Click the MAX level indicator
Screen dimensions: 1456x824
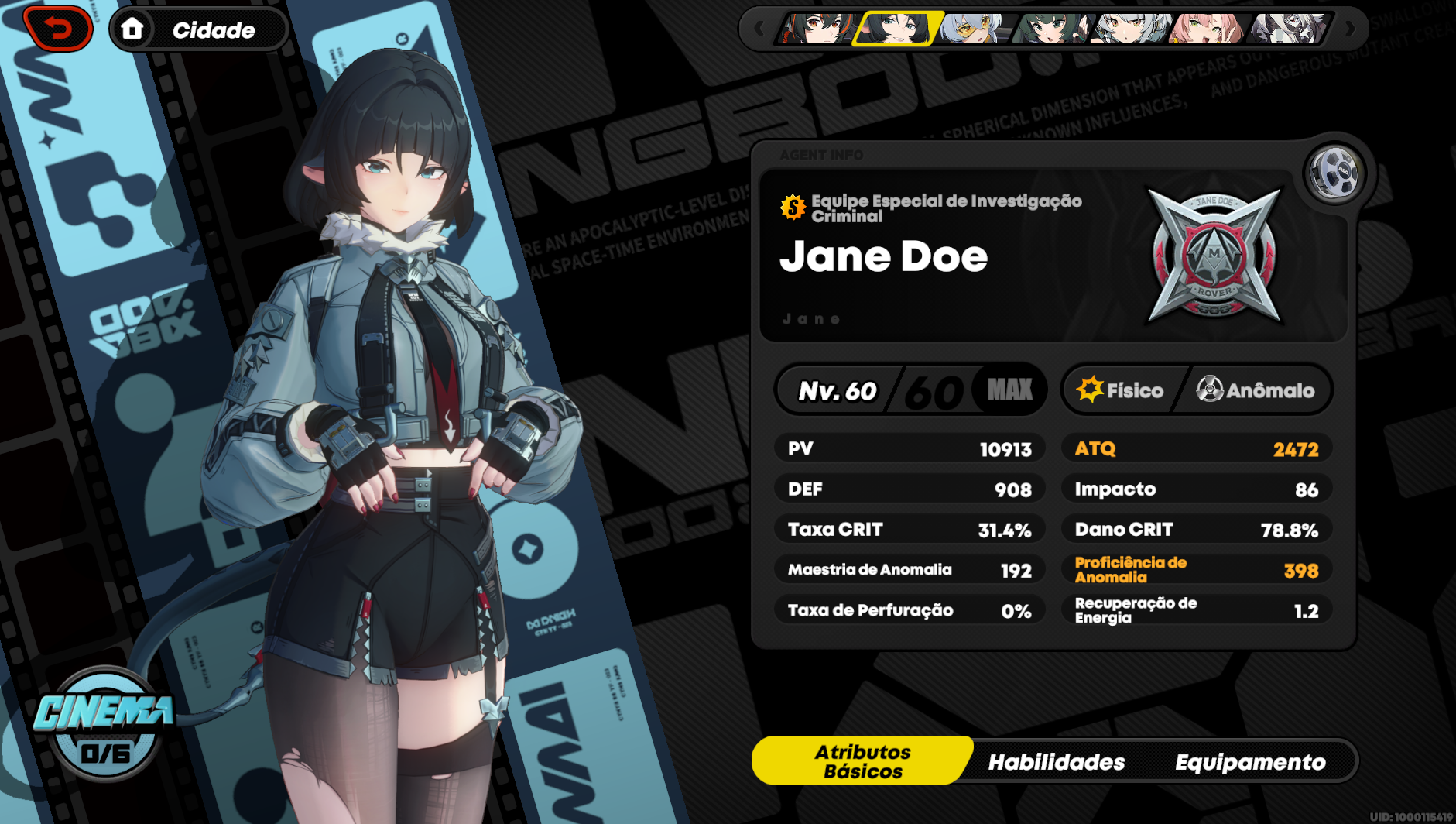point(1010,390)
